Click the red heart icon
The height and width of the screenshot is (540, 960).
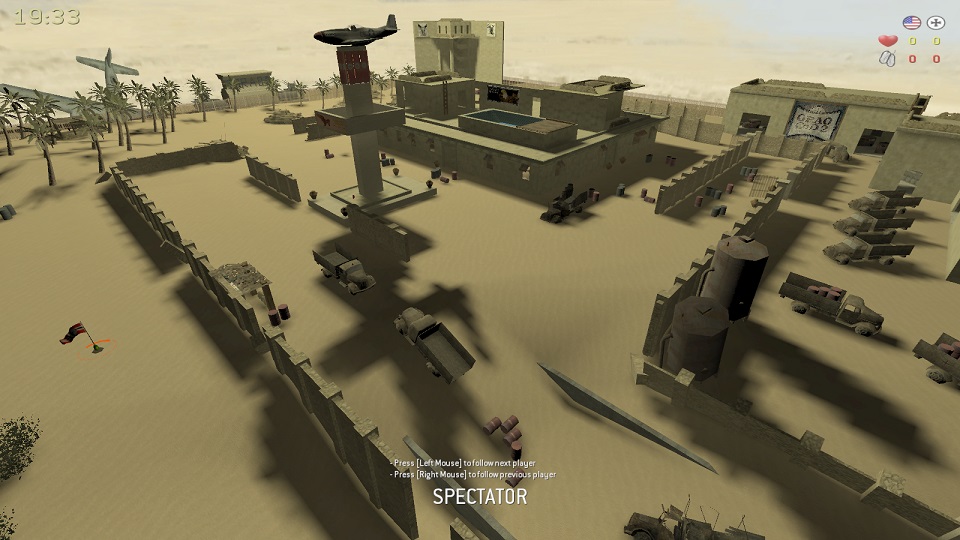pos(887,41)
